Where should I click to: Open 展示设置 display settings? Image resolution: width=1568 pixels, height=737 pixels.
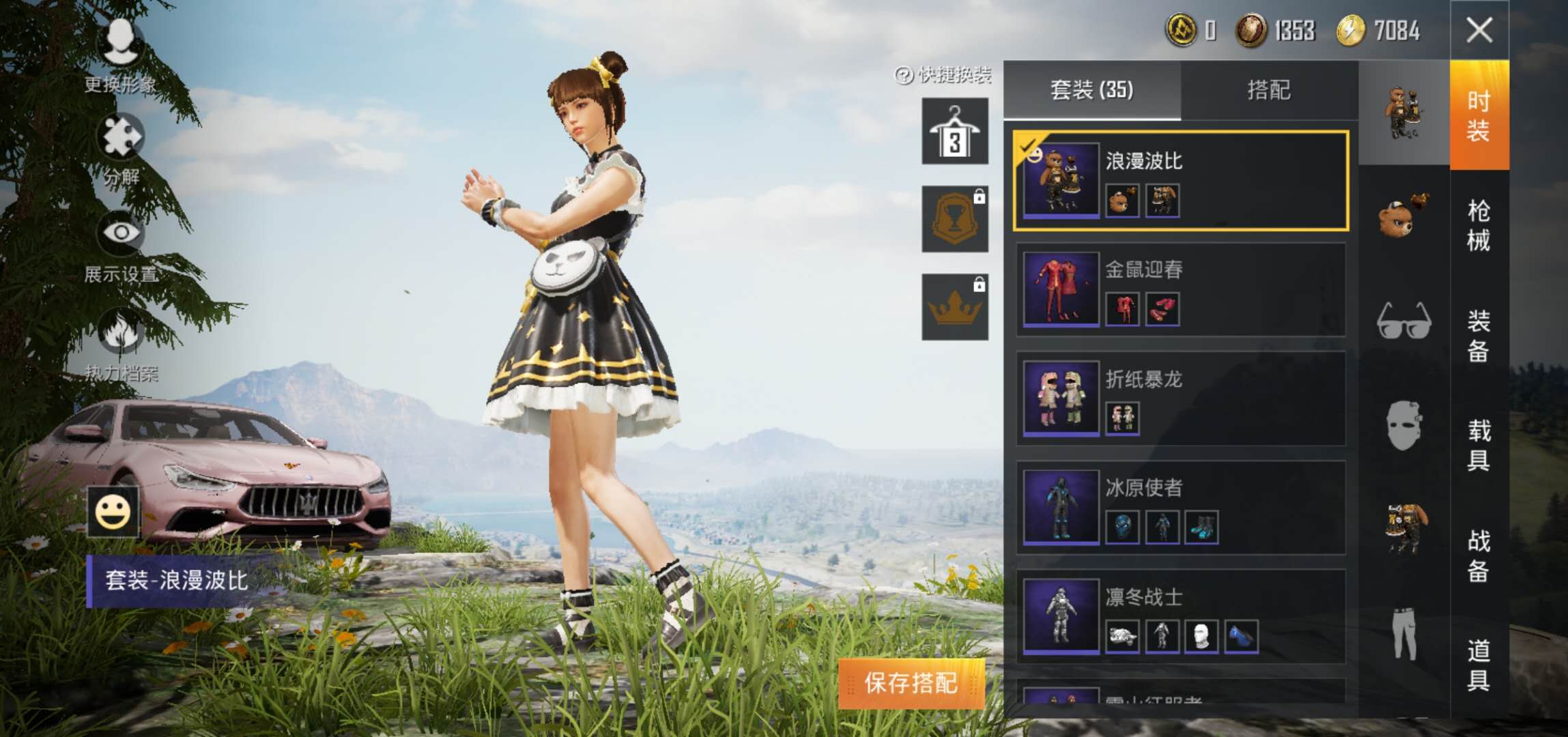pyautogui.click(x=122, y=246)
